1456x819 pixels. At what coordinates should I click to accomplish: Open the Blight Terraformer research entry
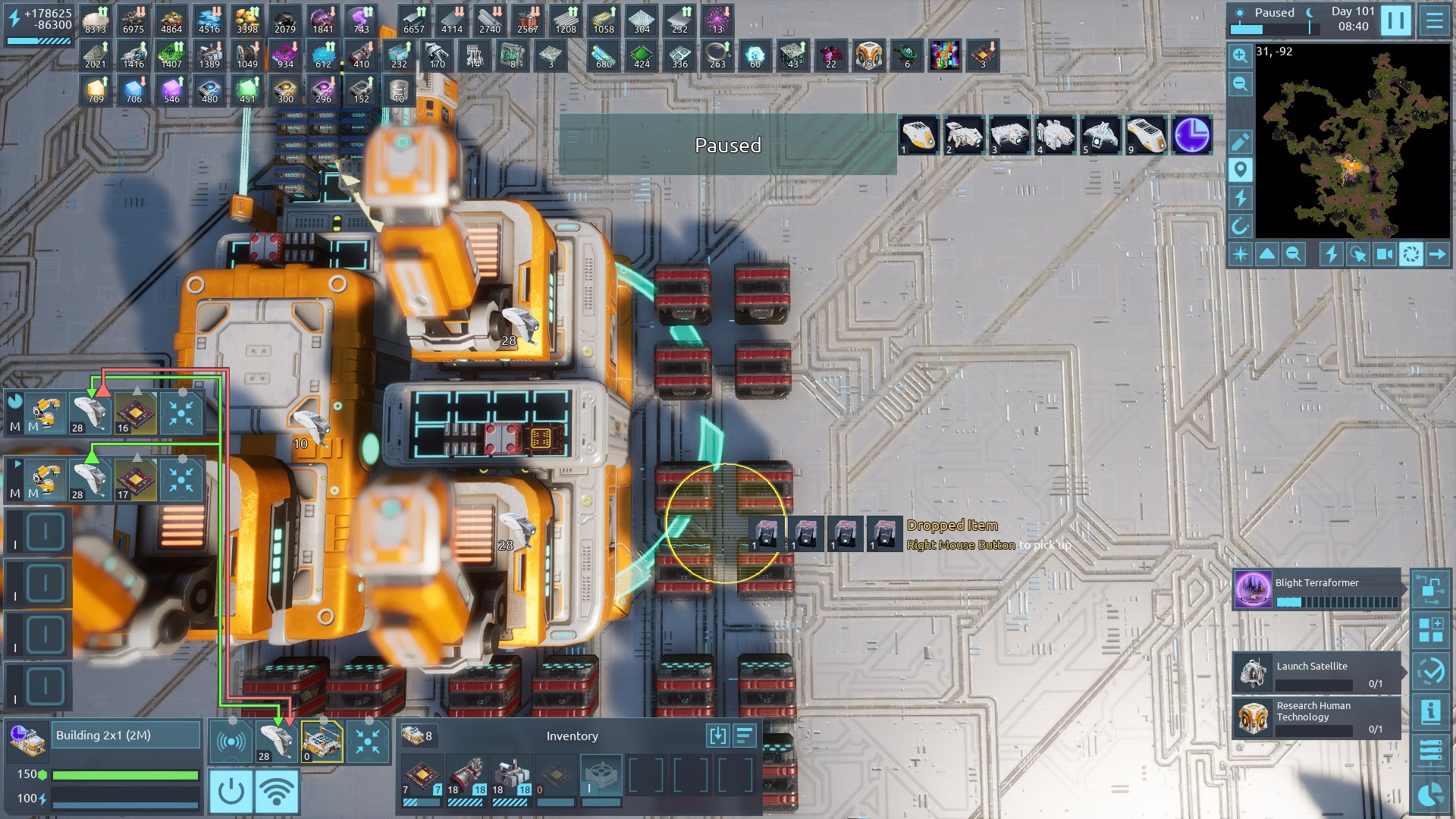coord(1317,590)
